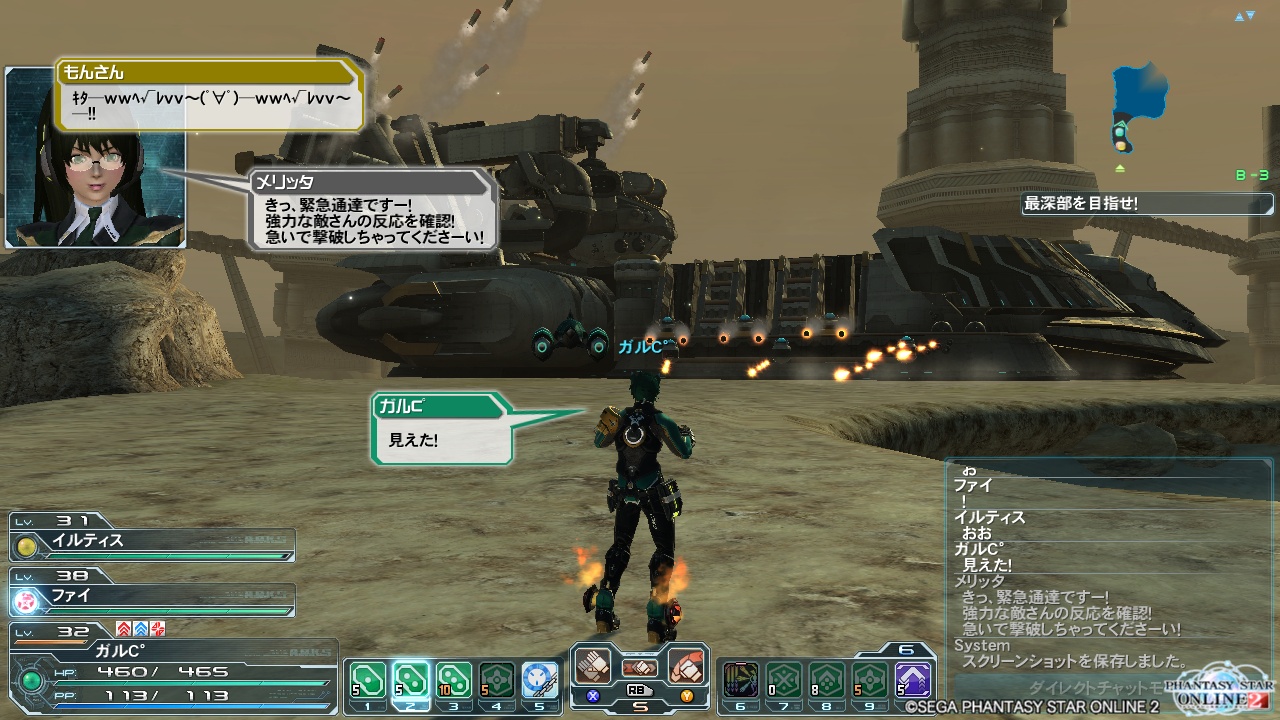Select party member イルティス panel
The height and width of the screenshot is (720, 1280).
click(x=152, y=542)
